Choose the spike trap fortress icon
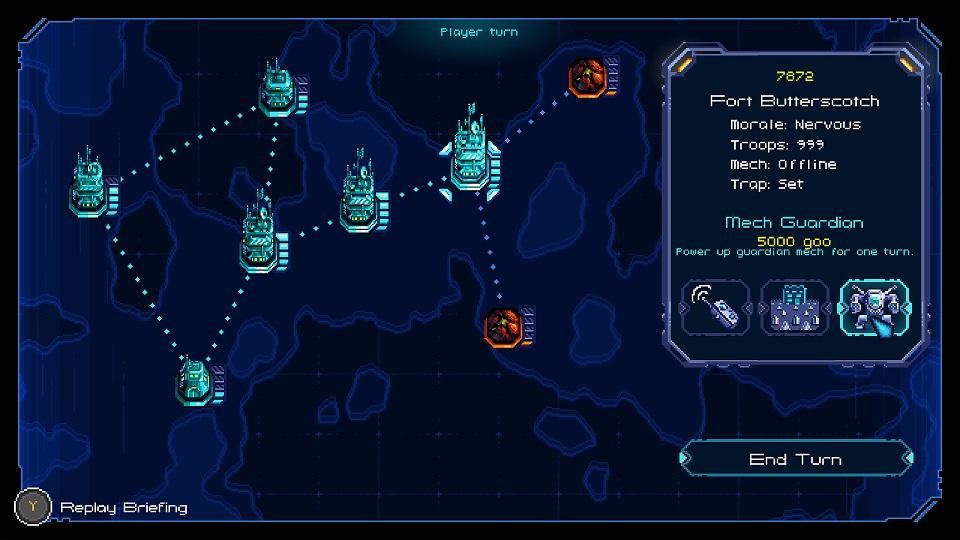 (795, 307)
